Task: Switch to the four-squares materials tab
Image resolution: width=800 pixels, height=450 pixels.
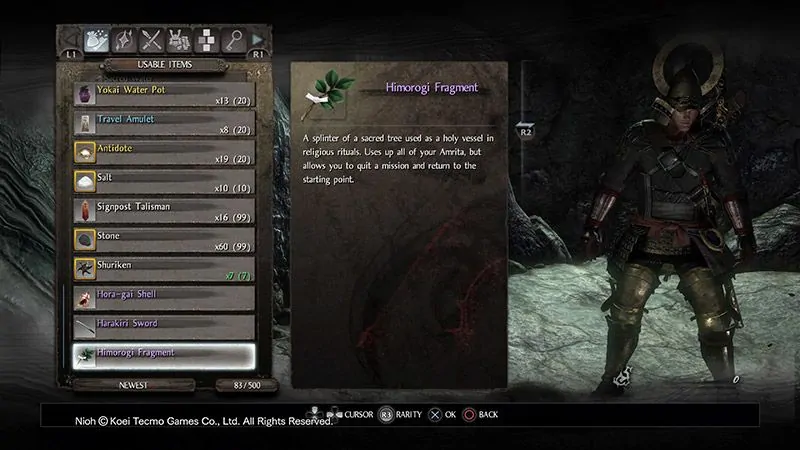Action: pyautogui.click(x=206, y=39)
